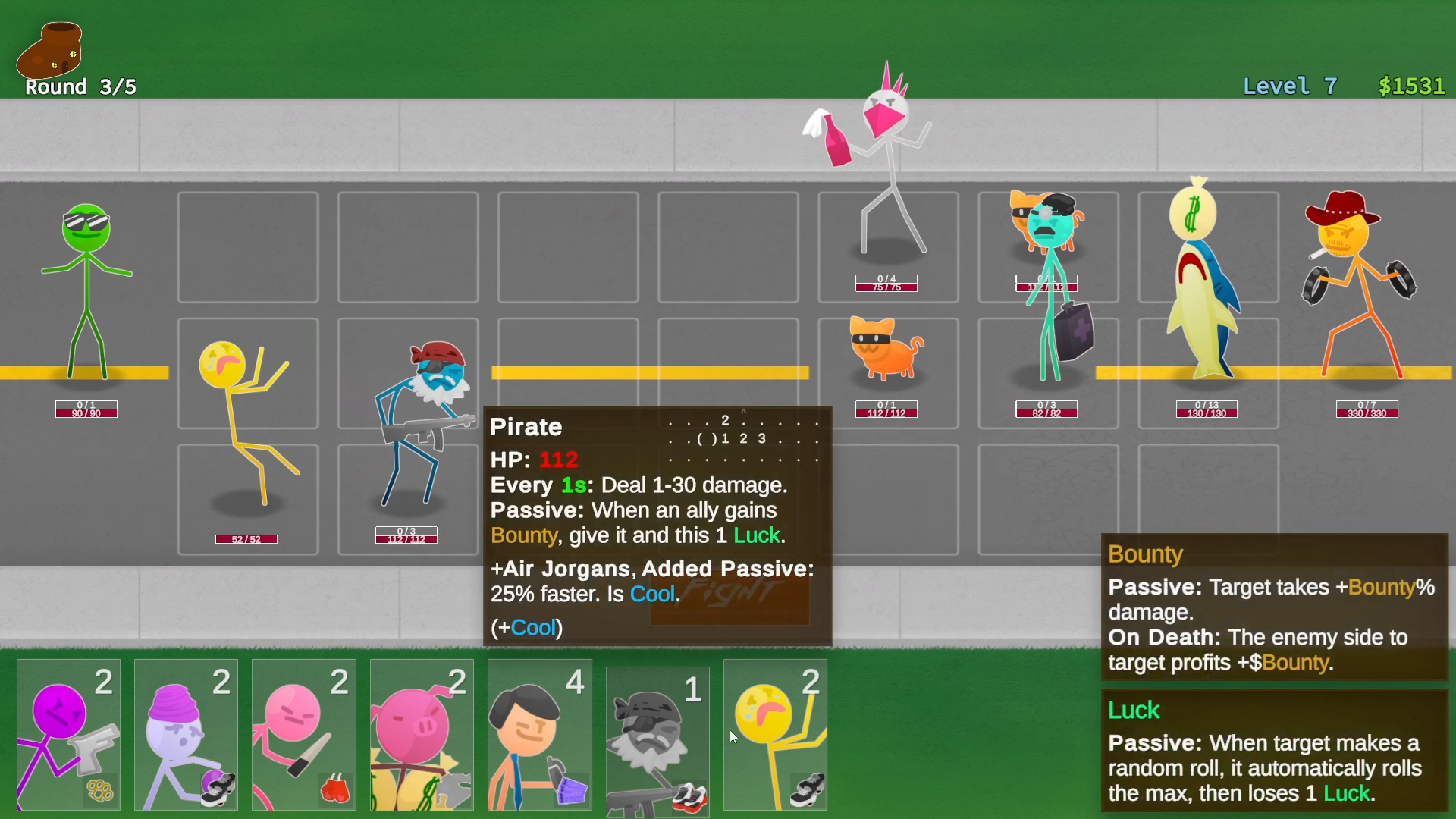Viewport: 1456px width, 819px height.
Task: Pick the yellow tongue stickman card costing 2
Action: pos(775,736)
